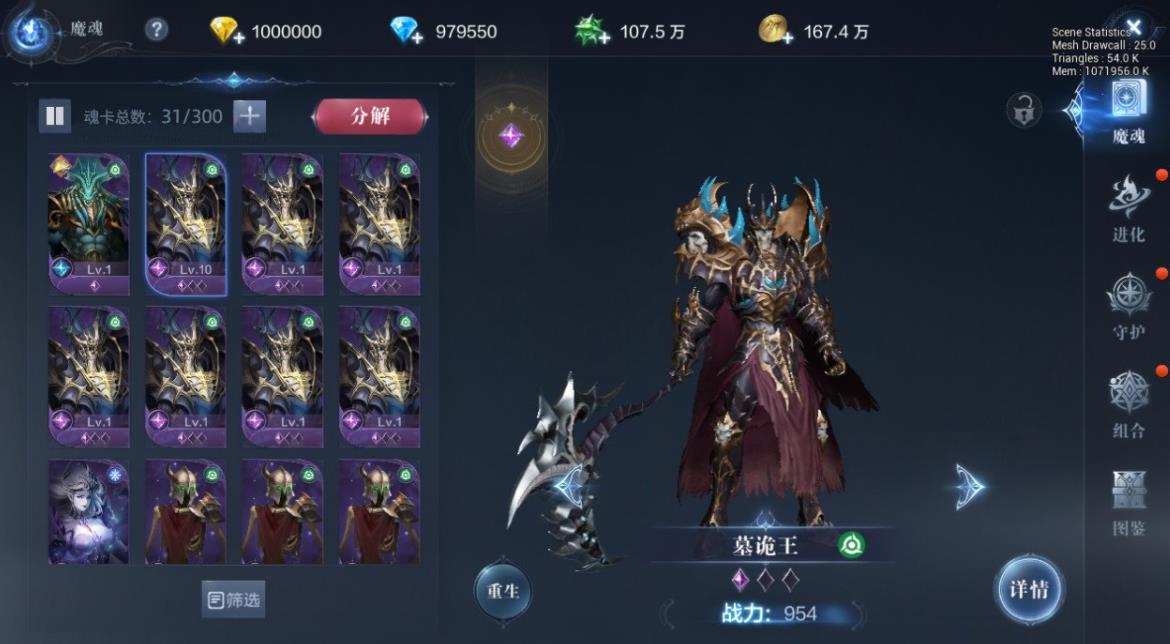Open the 详情 details panel
The height and width of the screenshot is (644, 1170).
click(1028, 590)
